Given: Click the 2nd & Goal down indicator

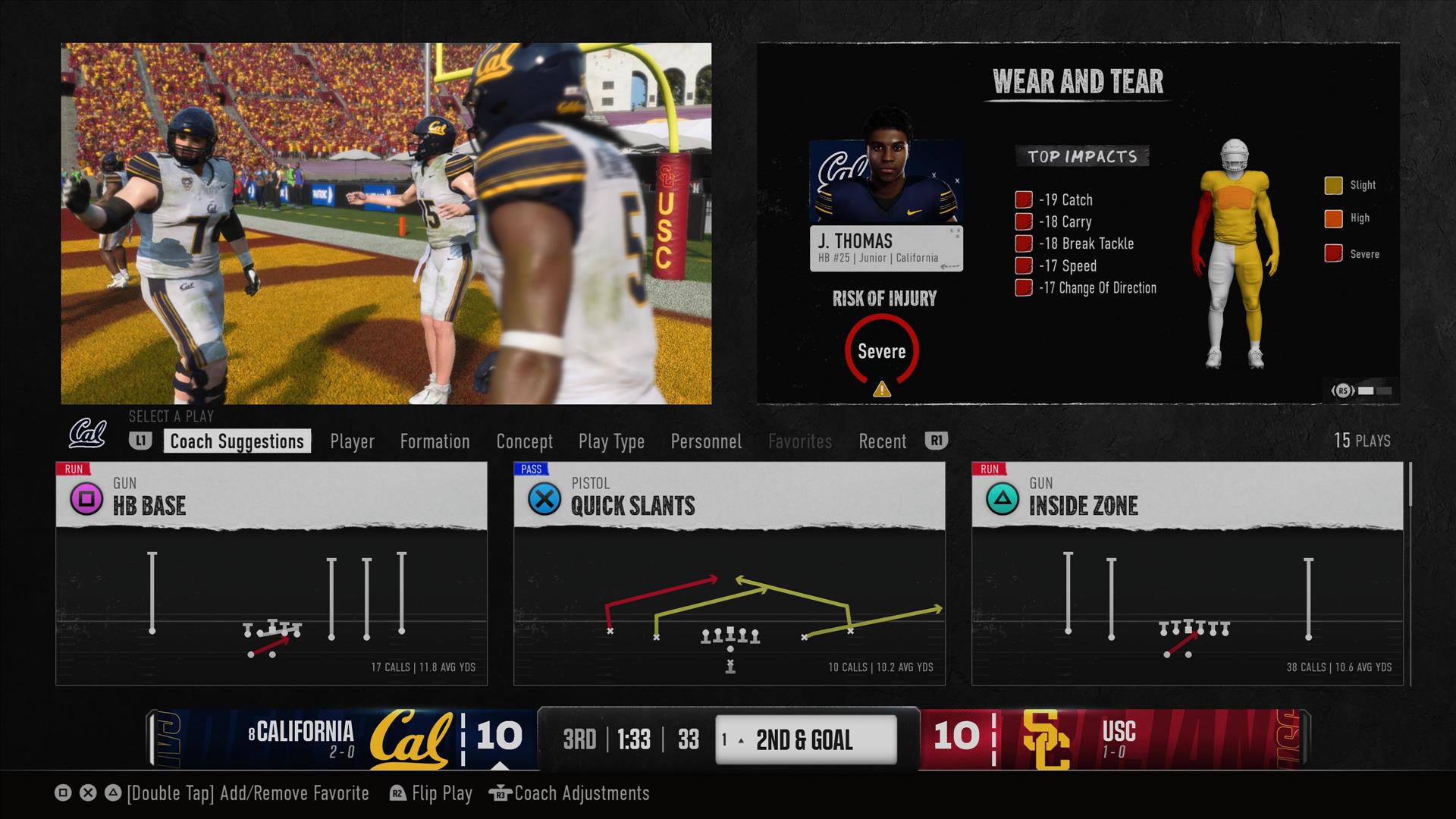Looking at the screenshot, I should (805, 739).
